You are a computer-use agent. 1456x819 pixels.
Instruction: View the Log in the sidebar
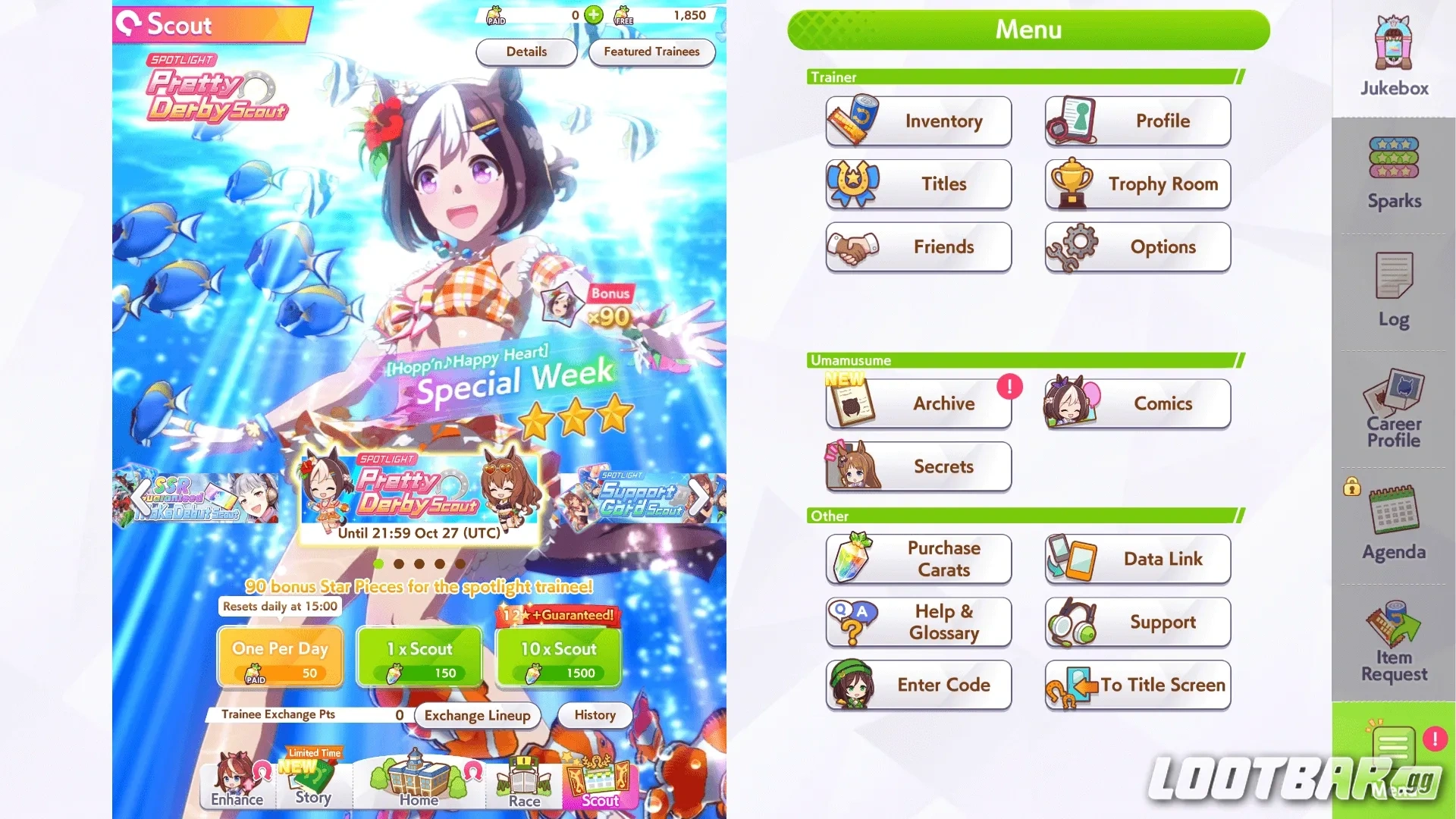[x=1392, y=292]
